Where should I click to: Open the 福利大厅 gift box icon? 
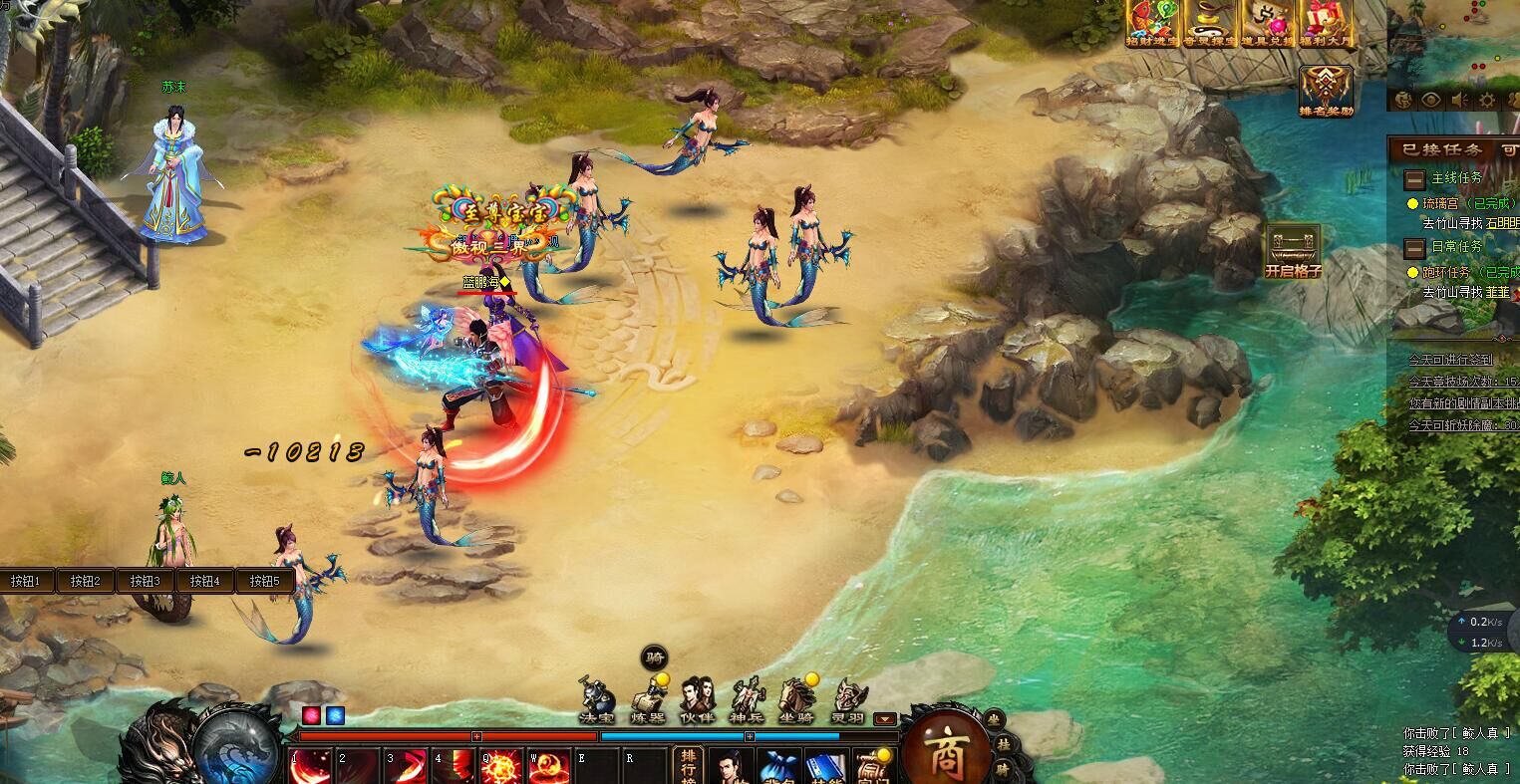1327,22
